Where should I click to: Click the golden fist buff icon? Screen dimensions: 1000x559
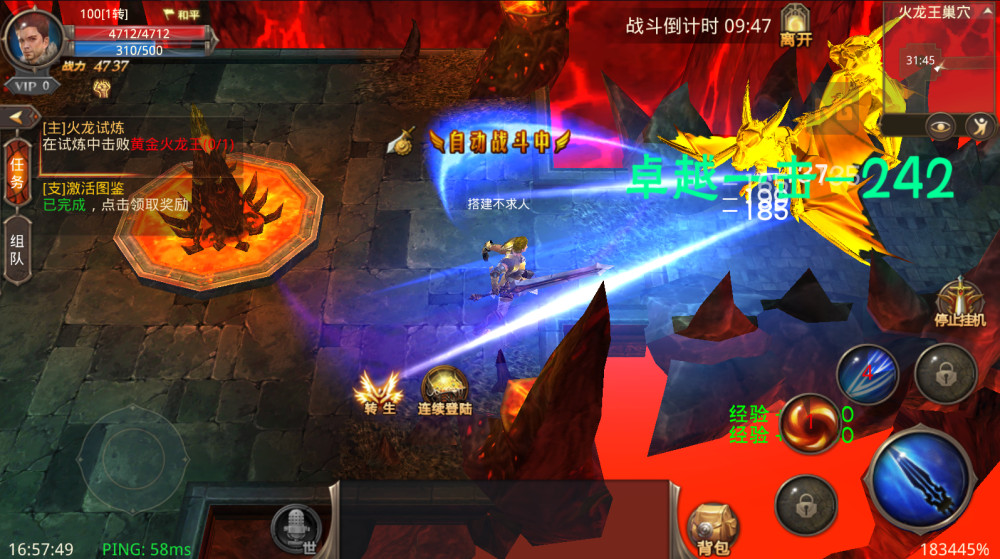(101, 88)
